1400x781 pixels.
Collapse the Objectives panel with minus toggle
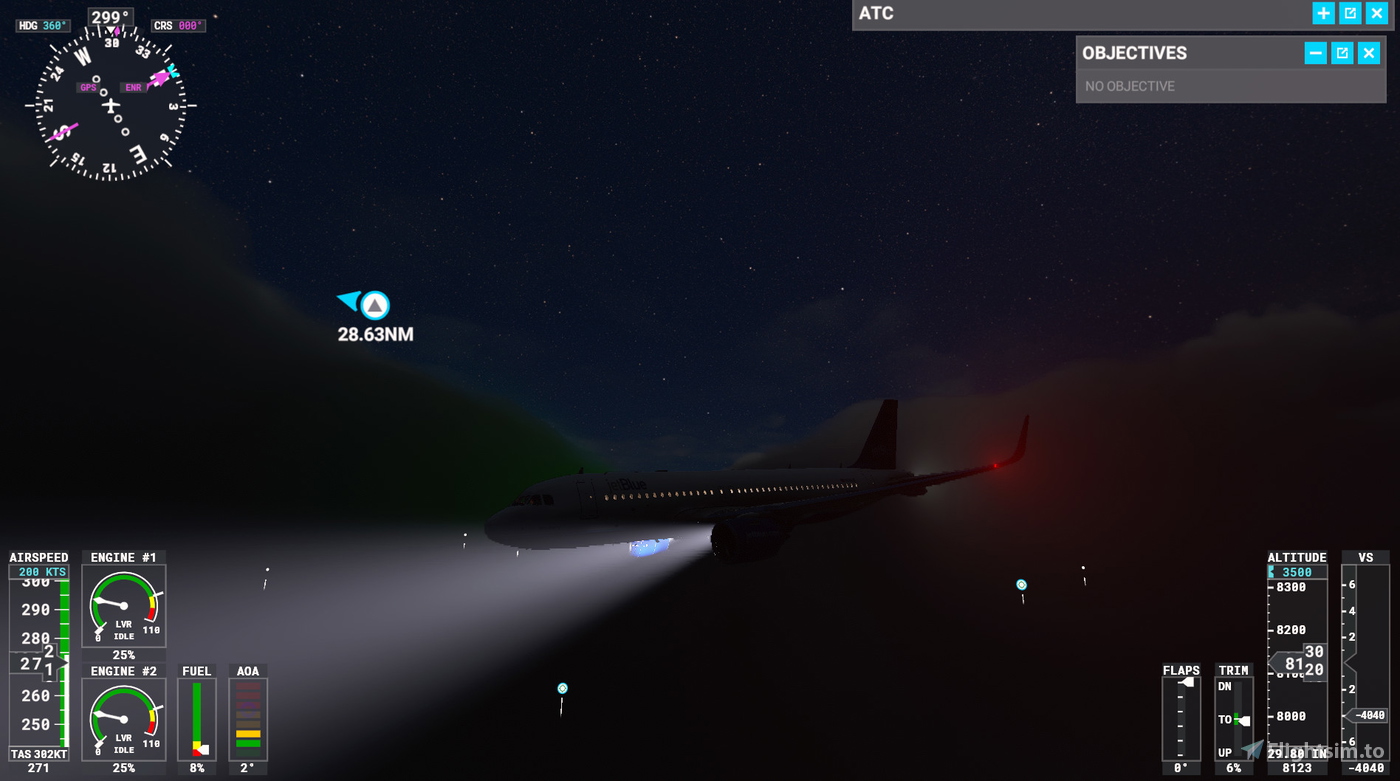pos(1314,53)
